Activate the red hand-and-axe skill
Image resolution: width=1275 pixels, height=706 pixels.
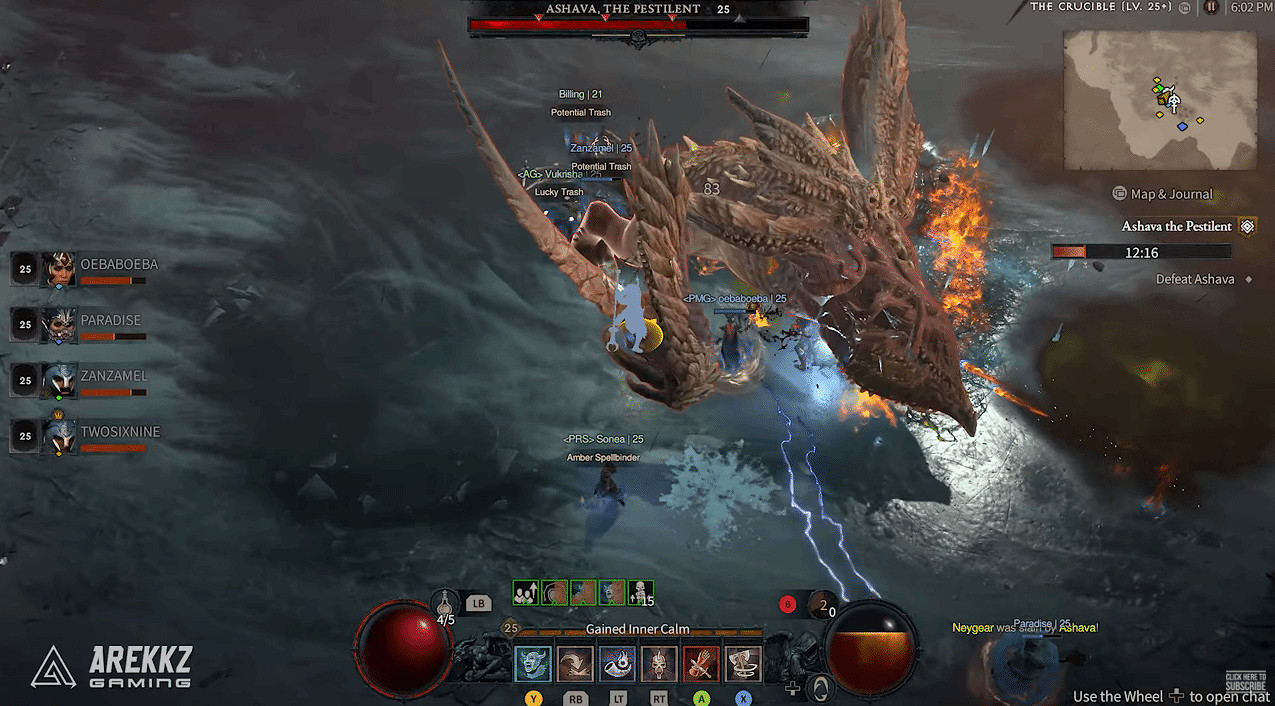click(701, 664)
